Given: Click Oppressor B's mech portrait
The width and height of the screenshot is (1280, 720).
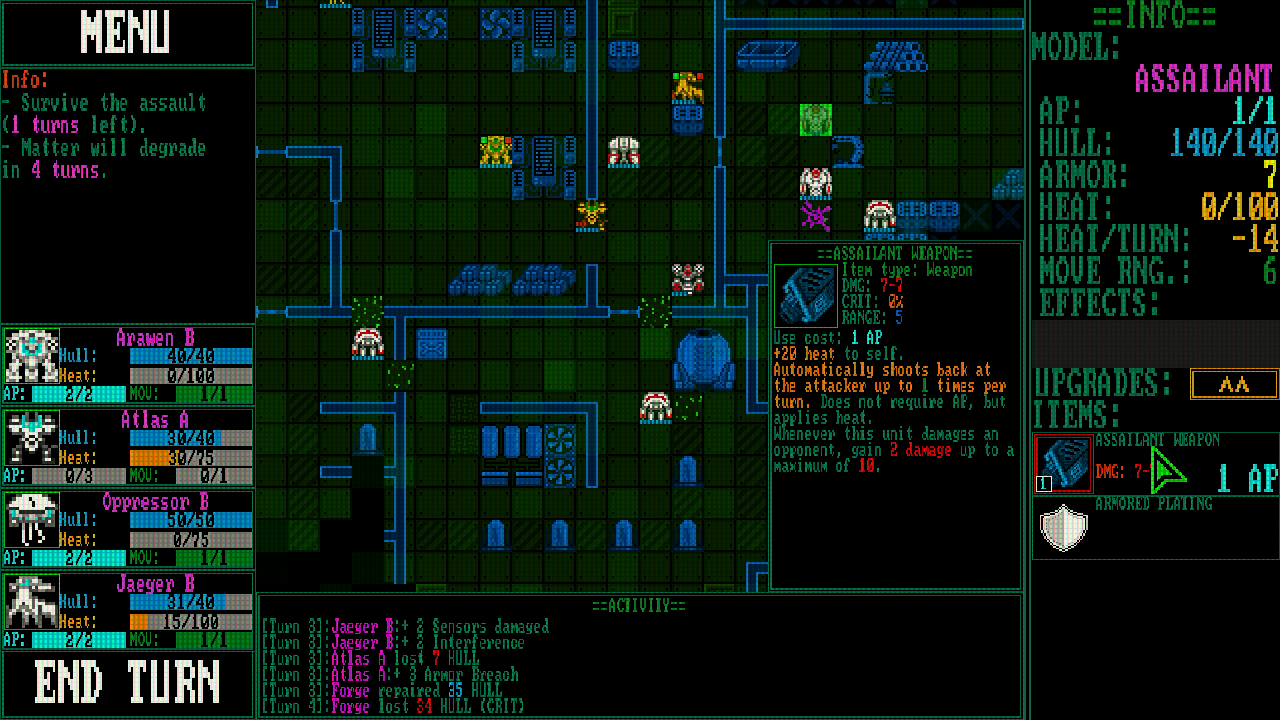Looking at the screenshot, I should click(31, 518).
